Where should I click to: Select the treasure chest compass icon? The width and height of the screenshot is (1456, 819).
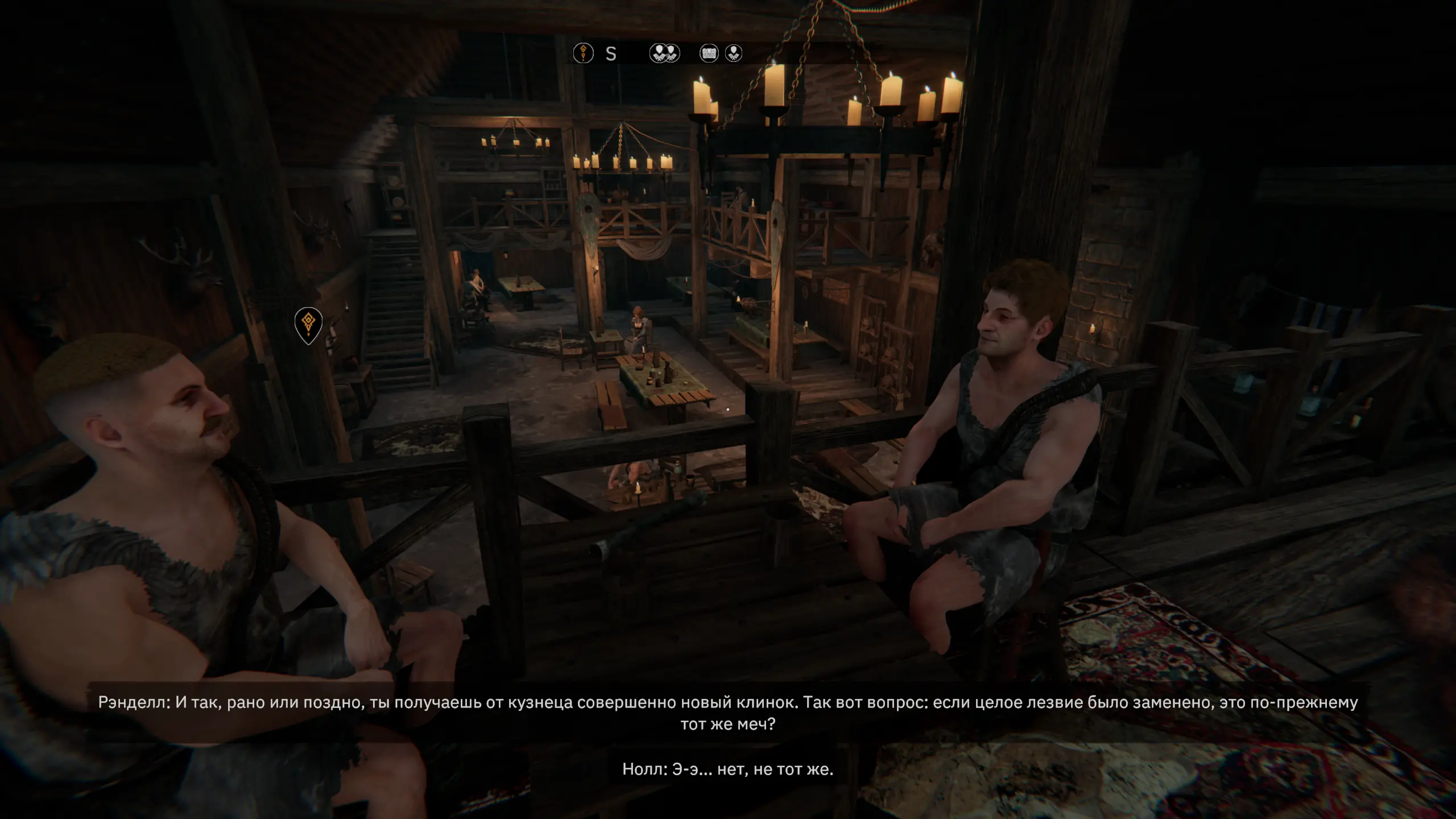[x=709, y=53]
